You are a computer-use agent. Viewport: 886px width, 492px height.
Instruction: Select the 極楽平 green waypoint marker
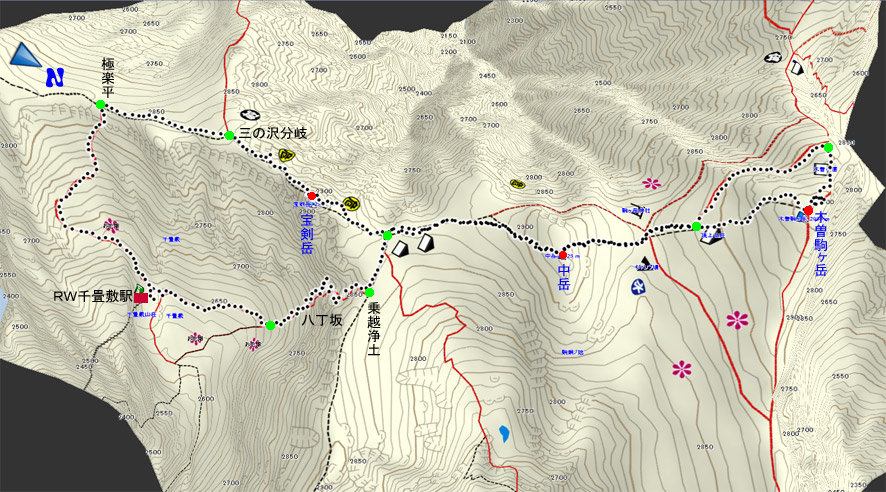[x=100, y=105]
